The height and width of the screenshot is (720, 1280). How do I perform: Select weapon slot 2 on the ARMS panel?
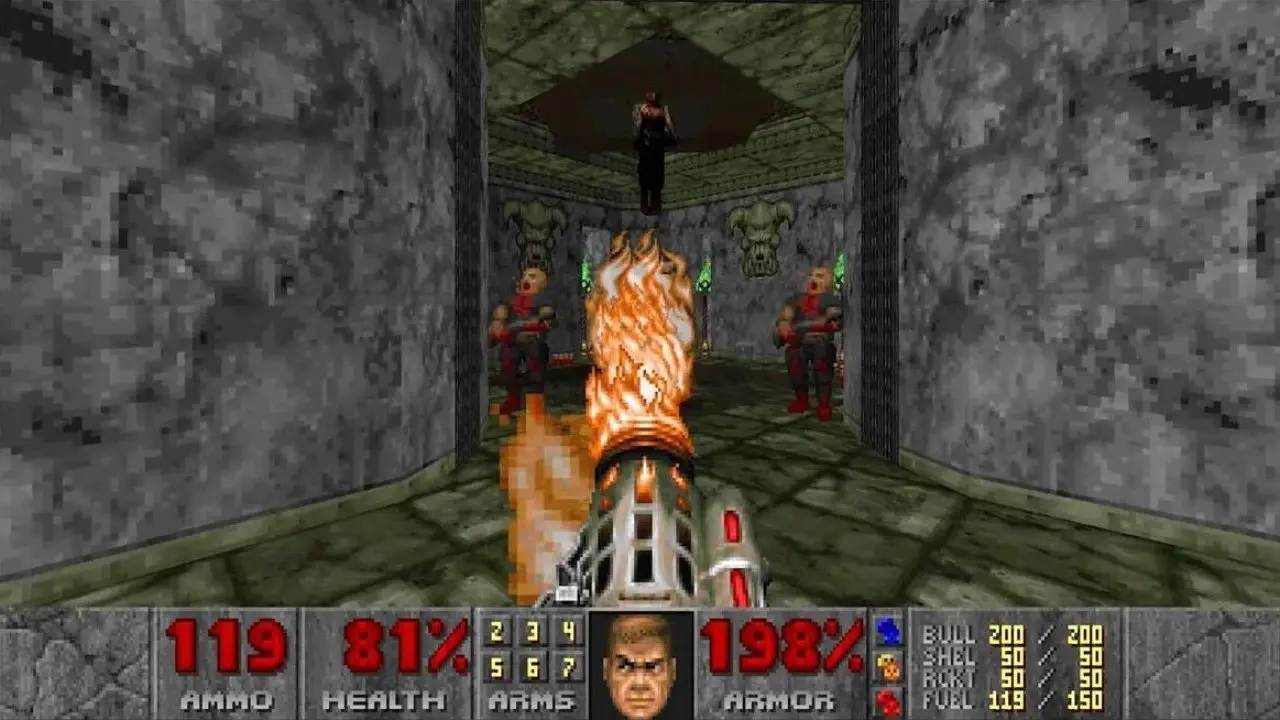[x=495, y=632]
